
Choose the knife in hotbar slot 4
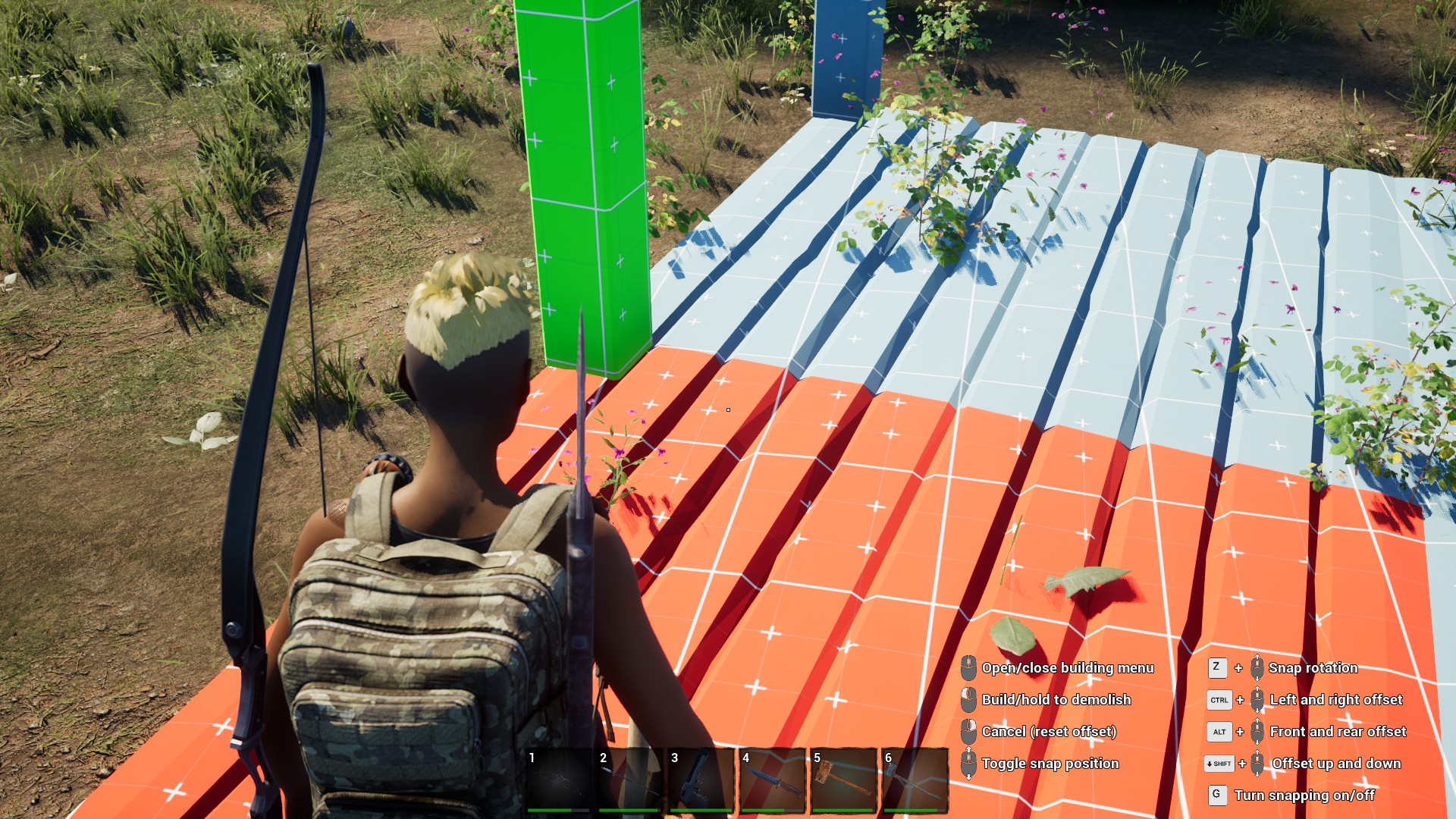tap(773, 780)
